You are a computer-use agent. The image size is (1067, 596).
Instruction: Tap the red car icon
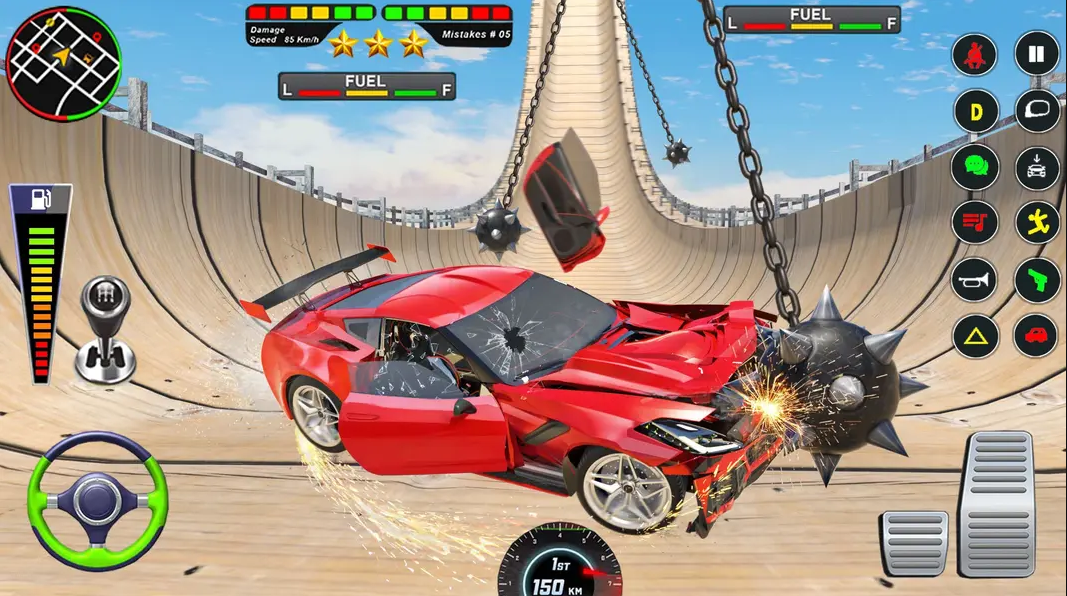click(x=1036, y=336)
